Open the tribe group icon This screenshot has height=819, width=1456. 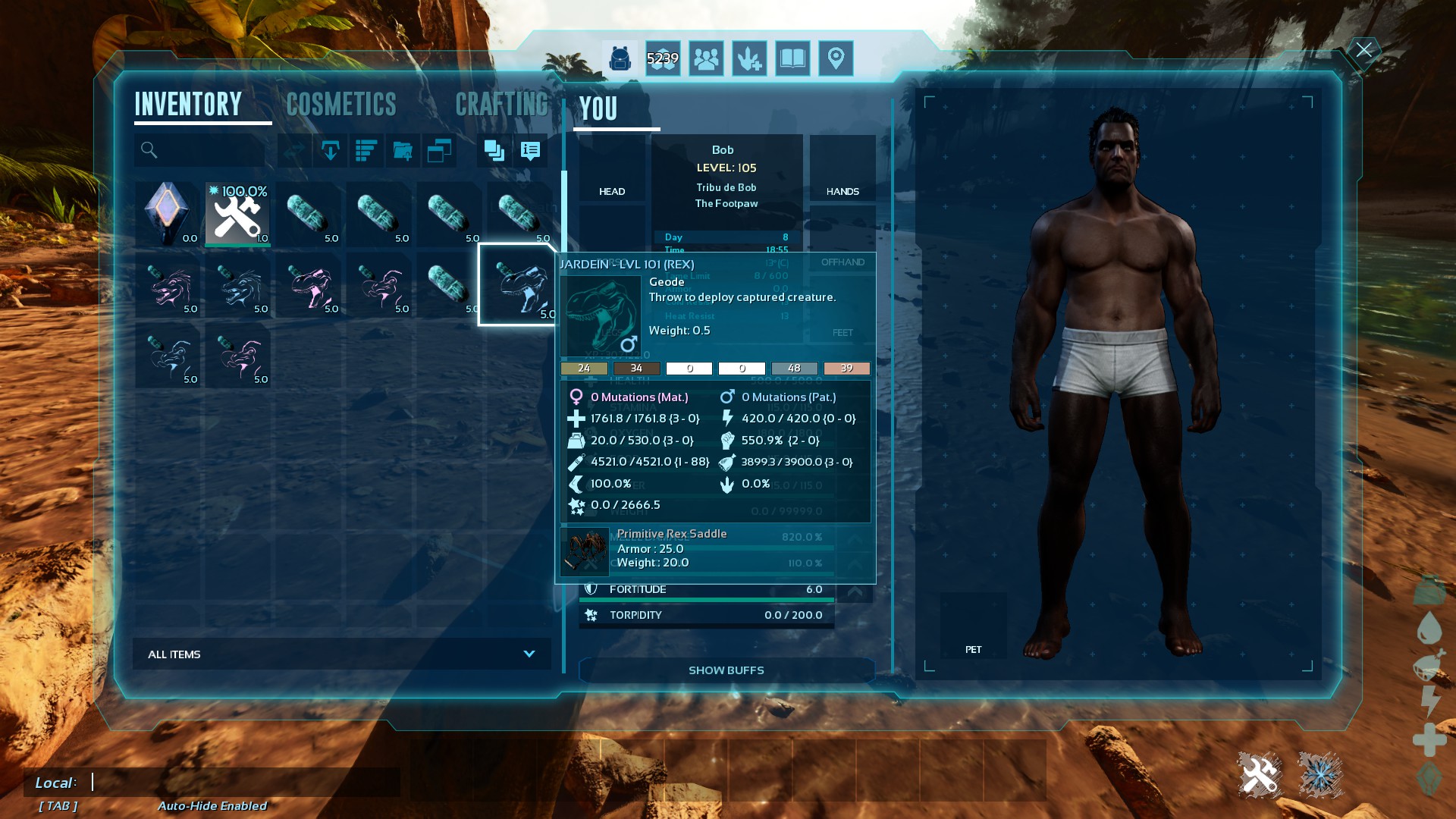[x=706, y=58]
